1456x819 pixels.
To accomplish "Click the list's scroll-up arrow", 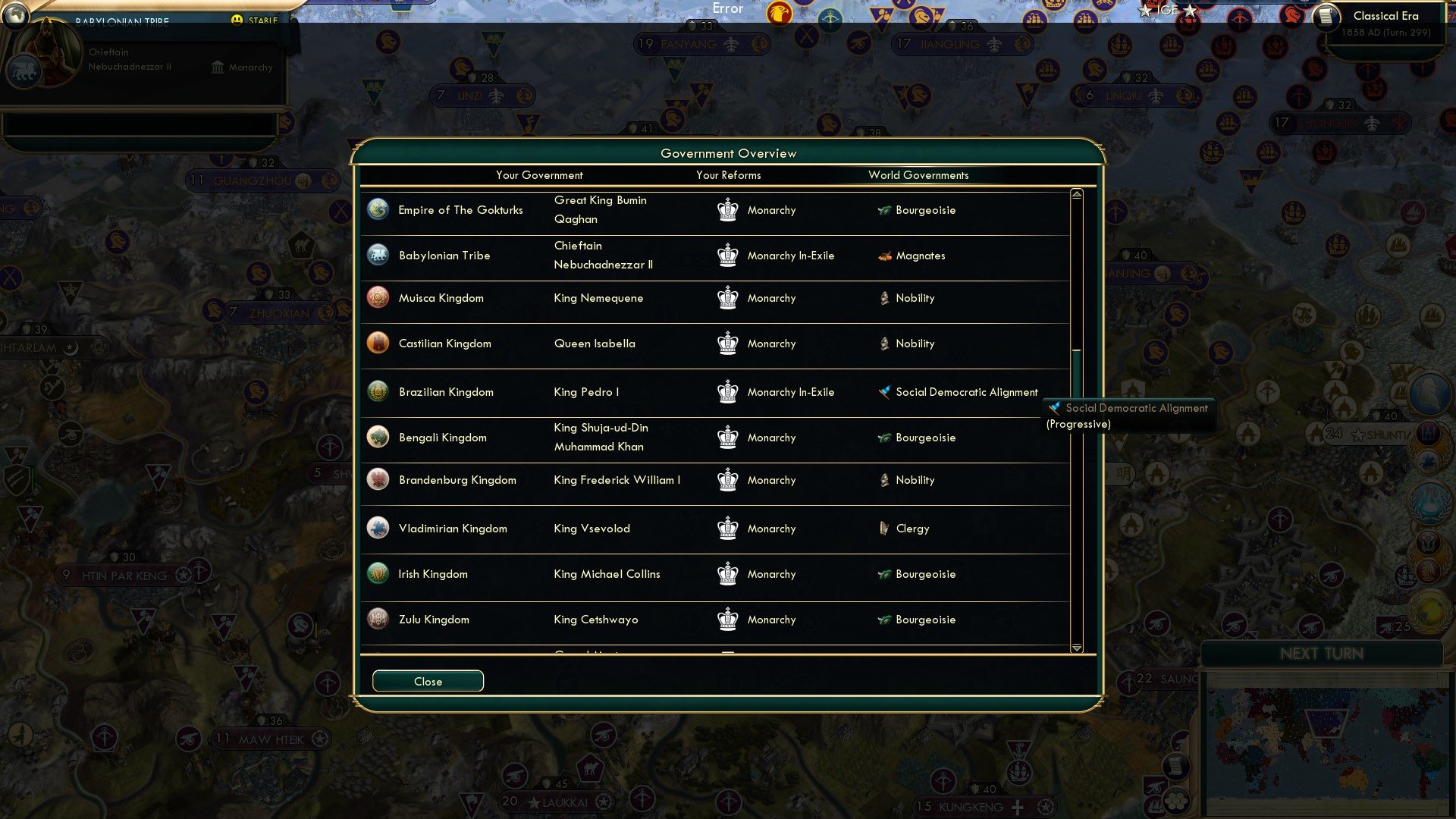I will pos(1076,195).
